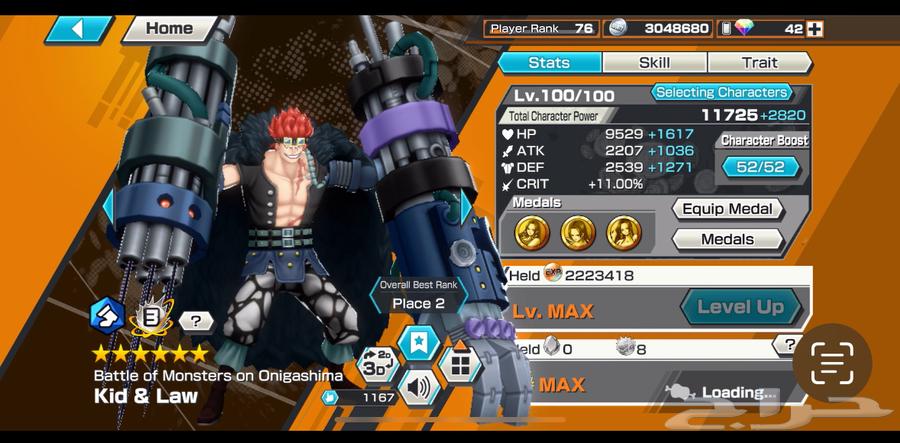The image size is (900, 443).
Task: Toggle the 2D/3D character view
Action: click(377, 364)
